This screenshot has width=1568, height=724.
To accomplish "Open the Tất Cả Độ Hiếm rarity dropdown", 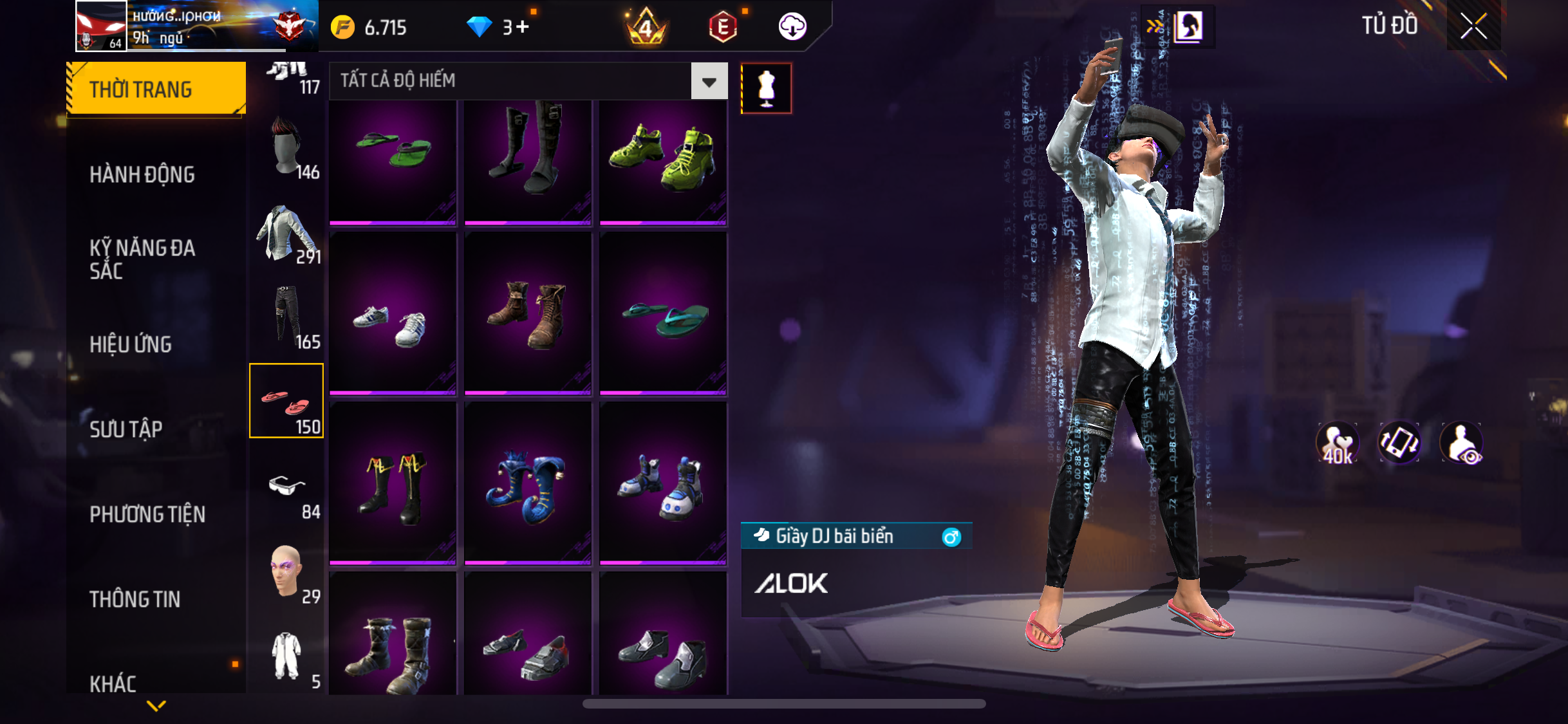I will (x=709, y=82).
